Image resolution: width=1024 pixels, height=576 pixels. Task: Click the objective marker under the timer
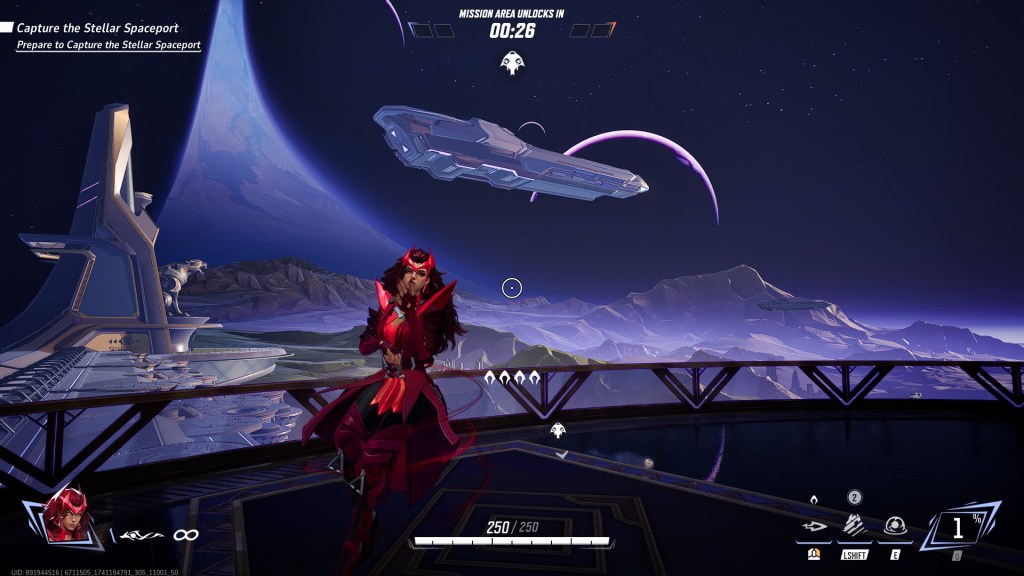pos(512,64)
